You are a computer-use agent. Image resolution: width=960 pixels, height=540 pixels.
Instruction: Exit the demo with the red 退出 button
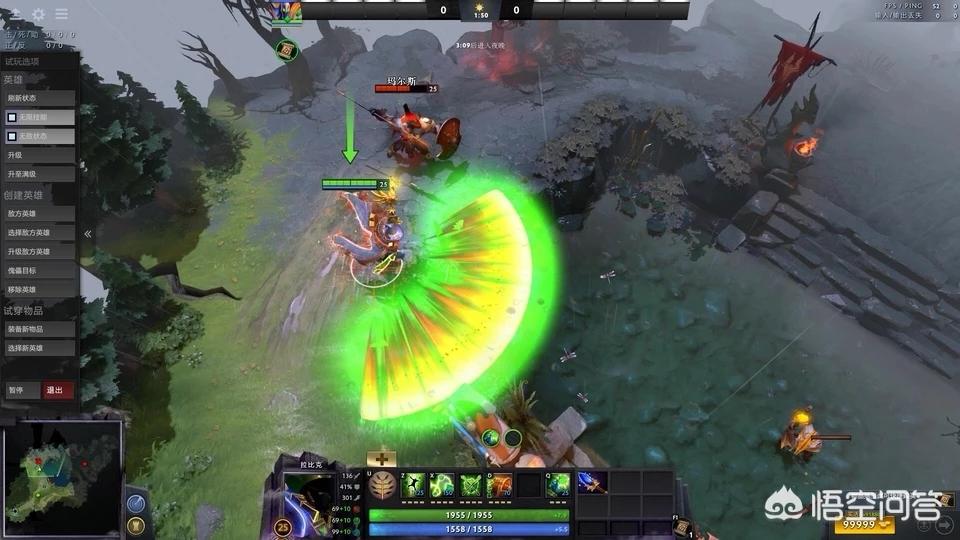point(58,390)
